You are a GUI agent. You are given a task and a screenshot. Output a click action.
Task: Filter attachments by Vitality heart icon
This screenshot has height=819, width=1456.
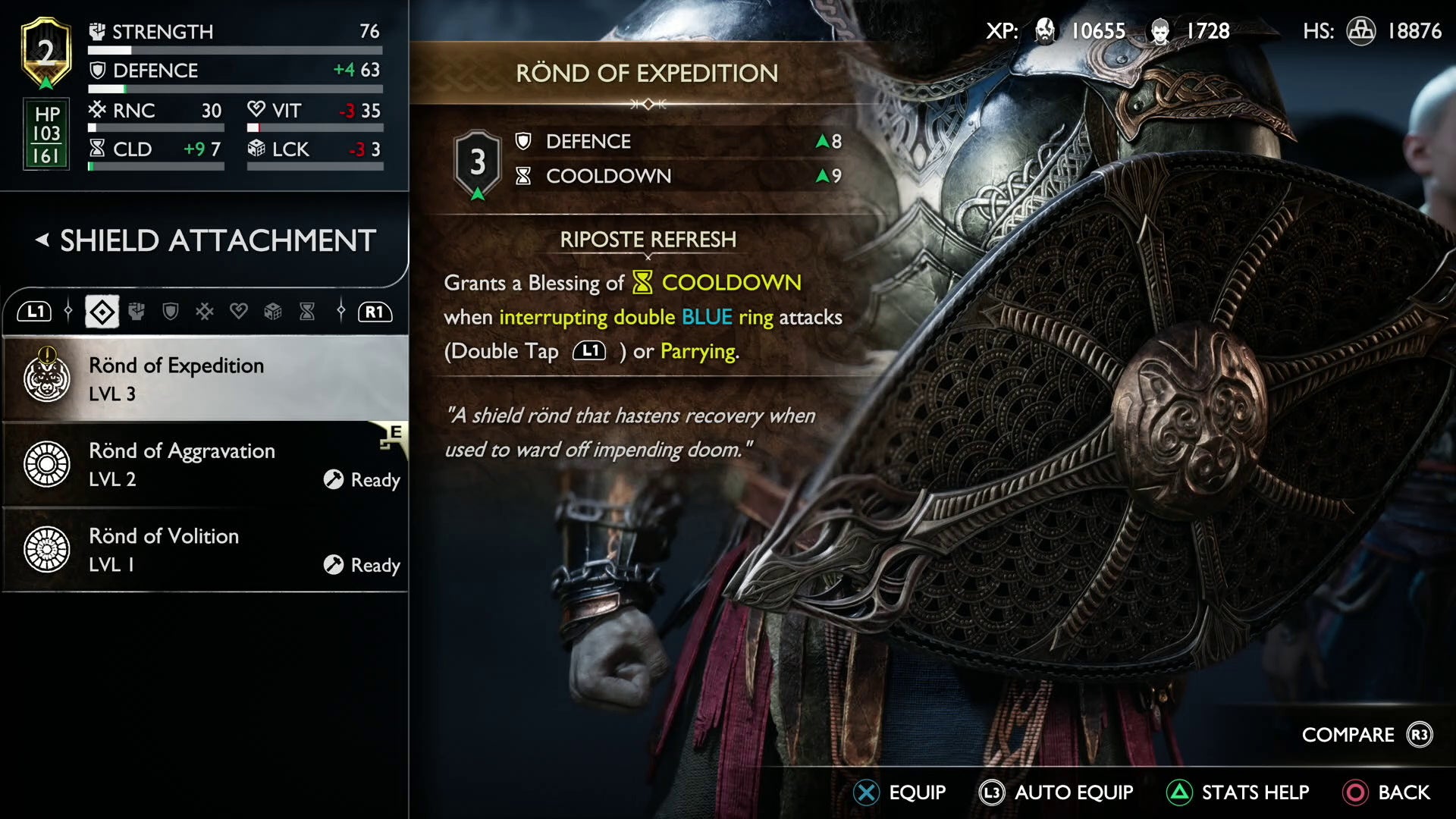tap(239, 312)
